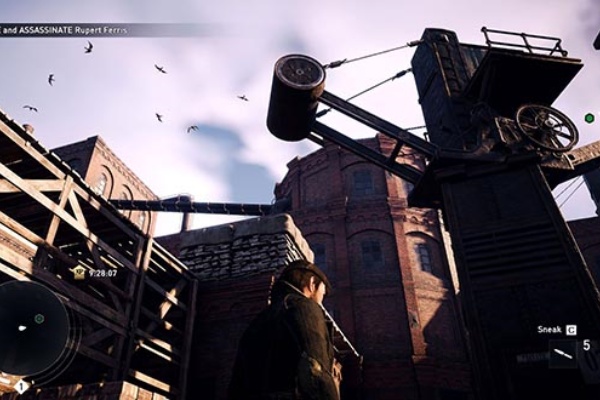Click the diamond level 1 badge
Viewport: 600px width, 400px height.
(x=20, y=386)
